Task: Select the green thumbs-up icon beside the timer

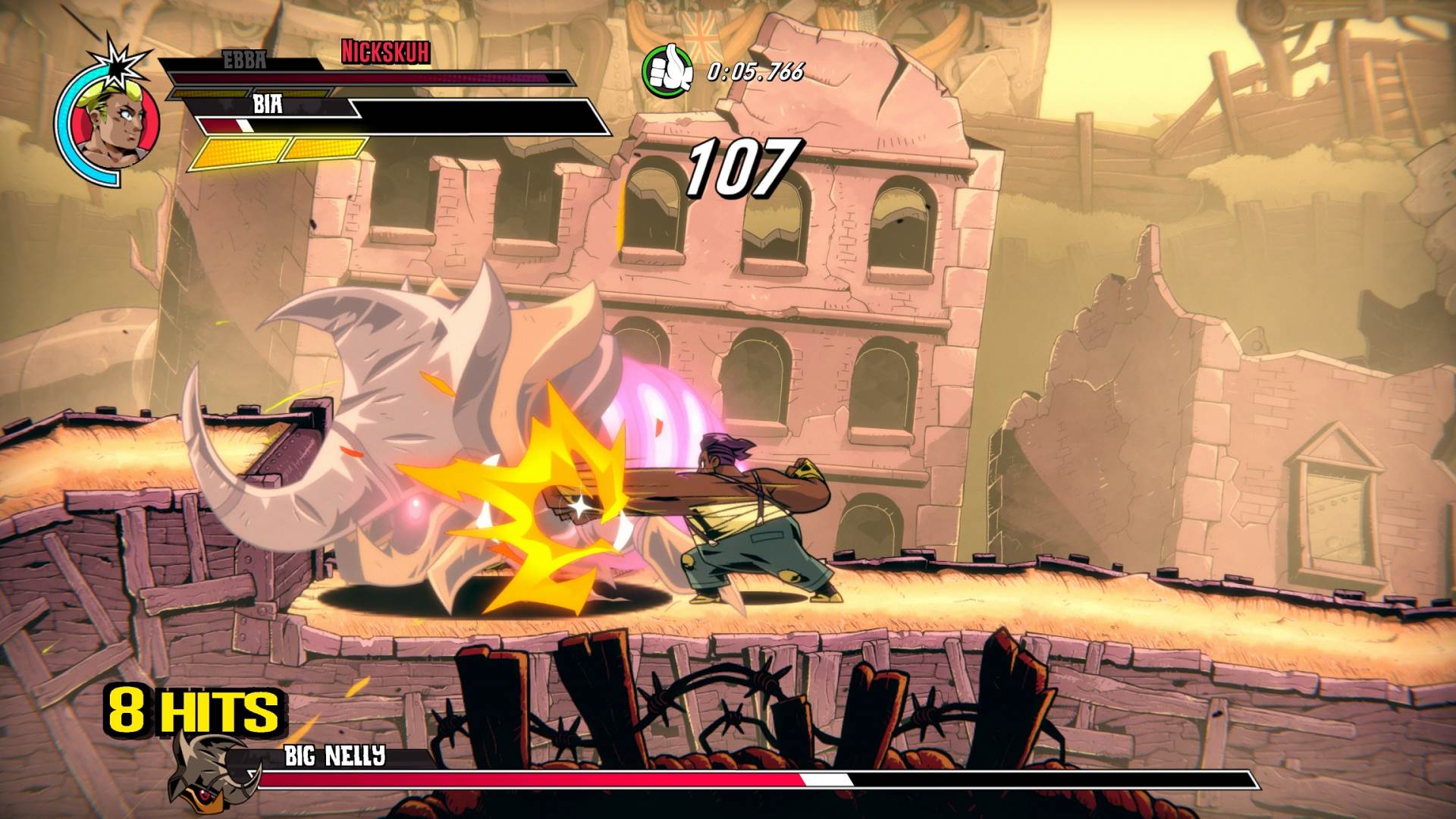Action: [667, 71]
